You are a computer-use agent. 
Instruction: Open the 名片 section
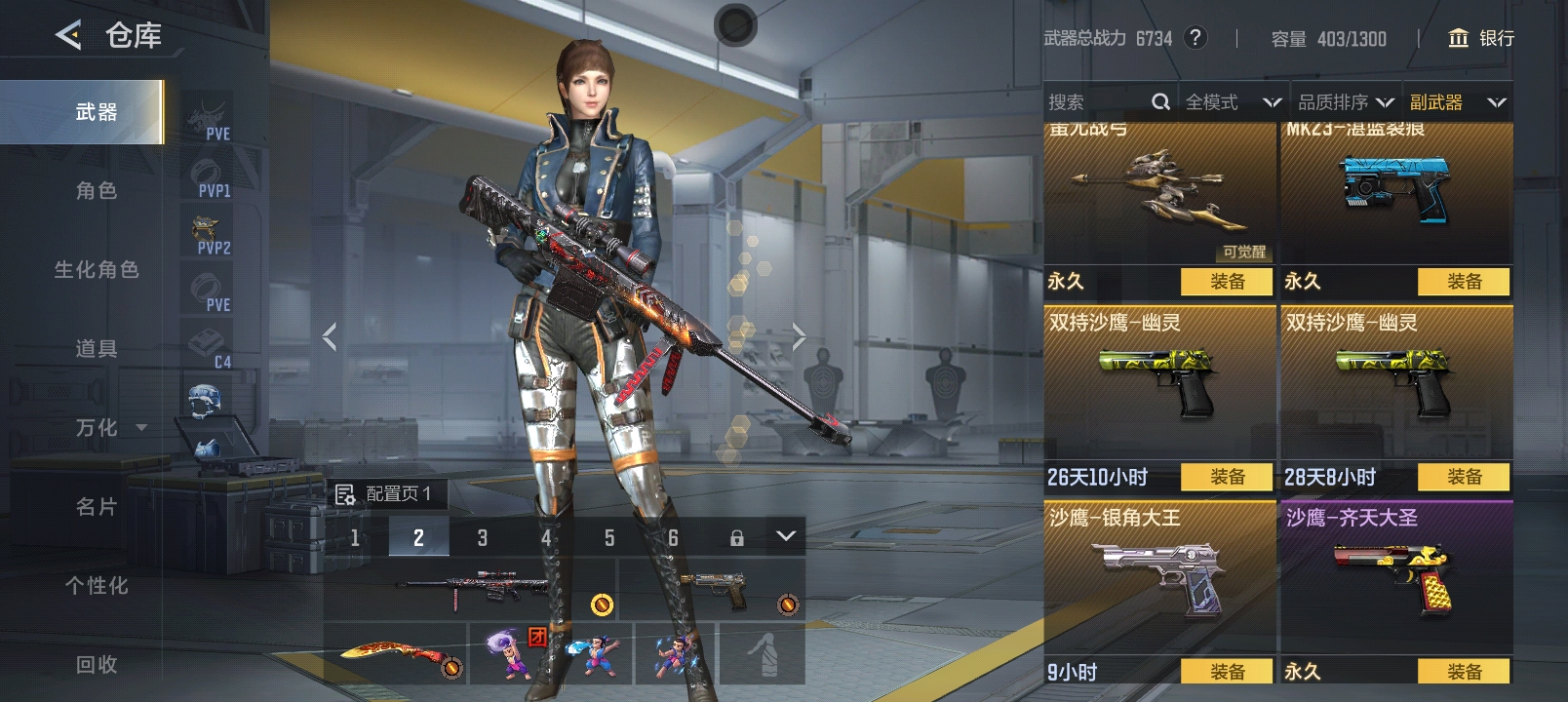pyautogui.click(x=96, y=507)
